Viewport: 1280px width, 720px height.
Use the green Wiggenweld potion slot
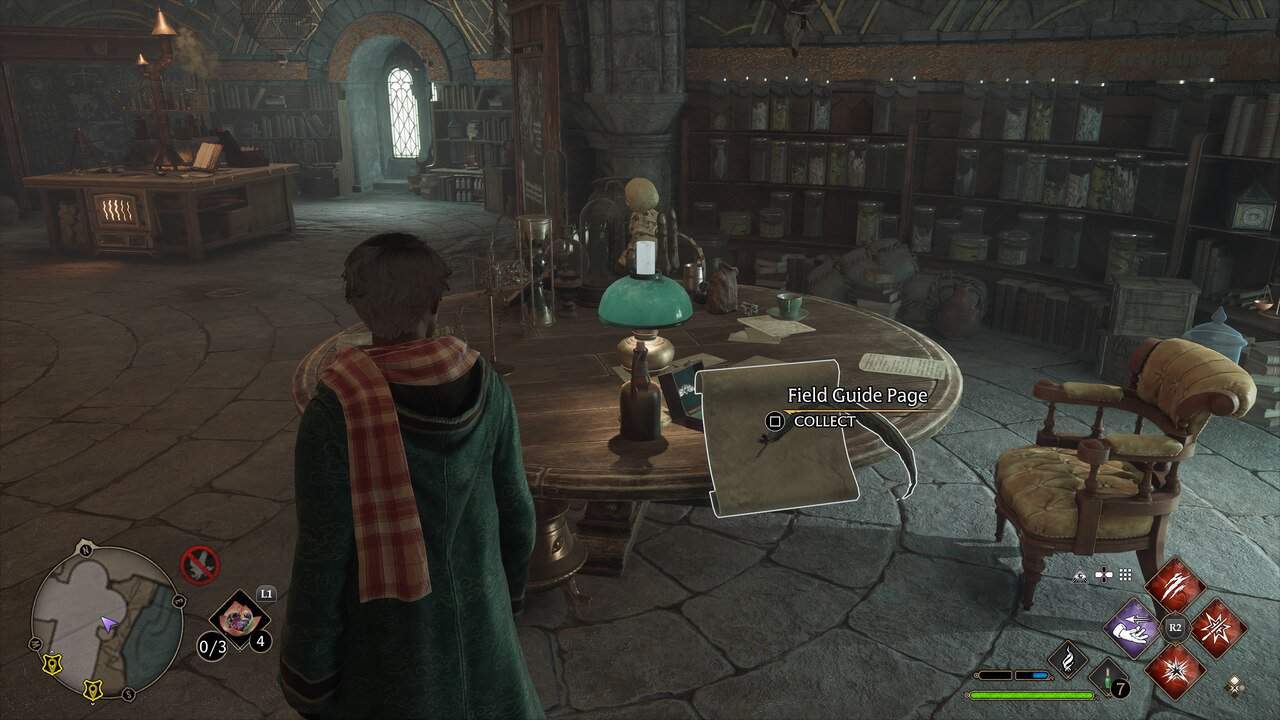(x=1107, y=679)
